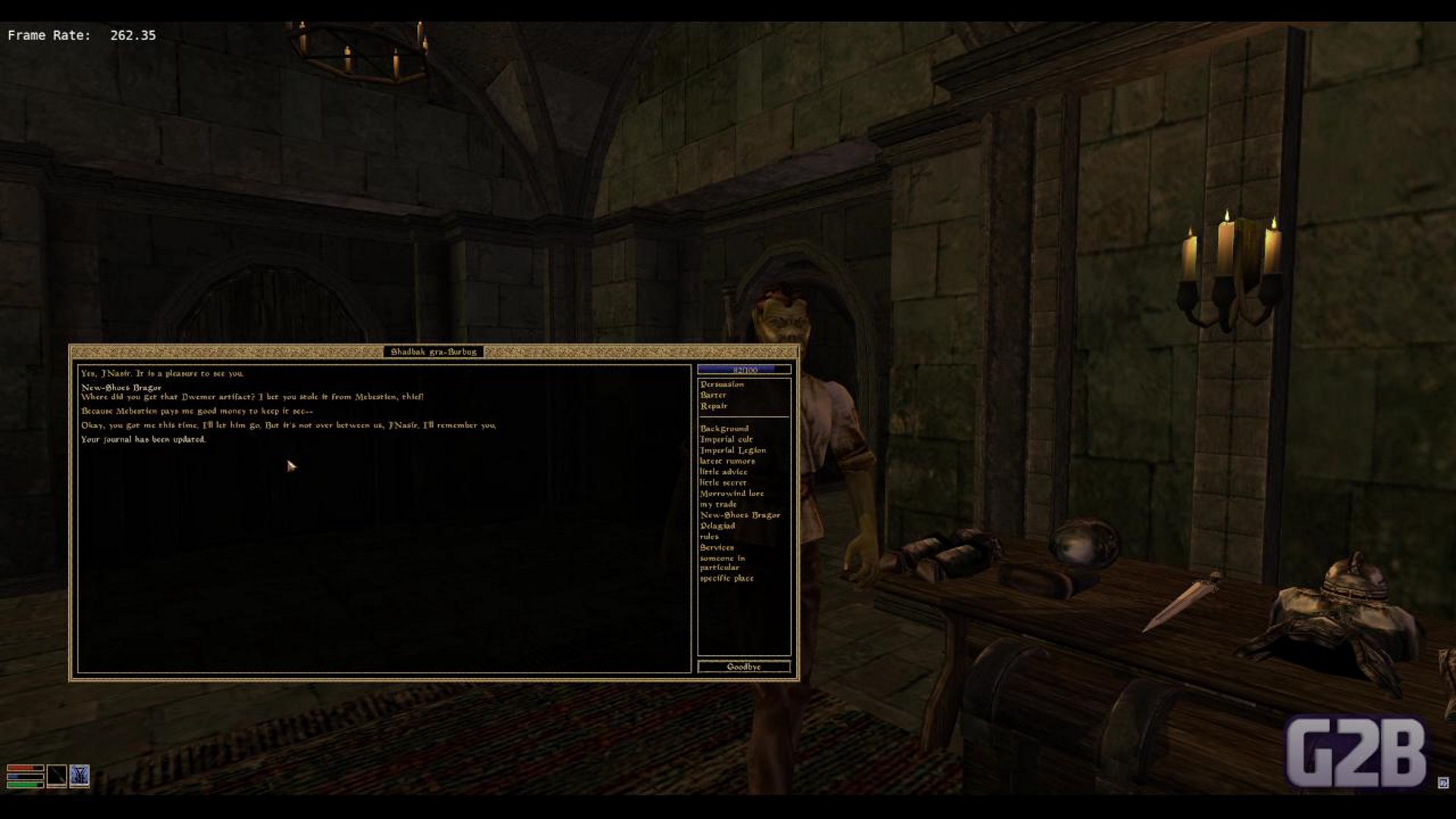Viewport: 1456px width, 819px height.
Task: Open the Persuasion option
Action: point(722,384)
